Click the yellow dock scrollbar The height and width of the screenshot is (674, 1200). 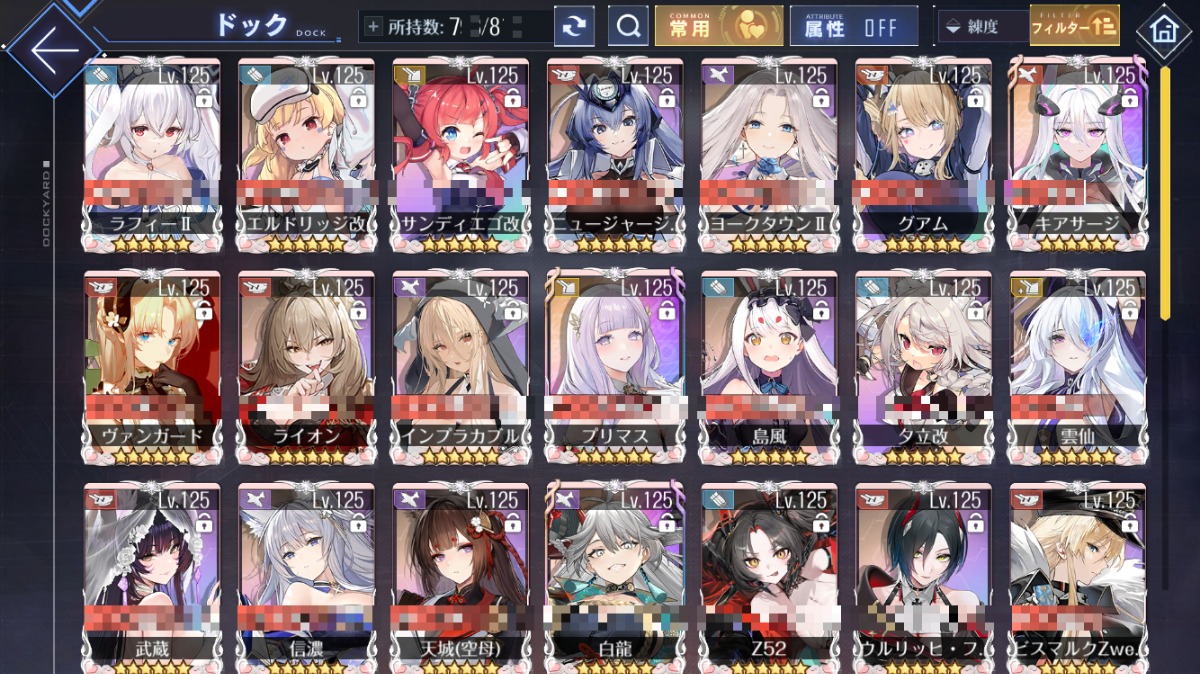click(x=1165, y=190)
